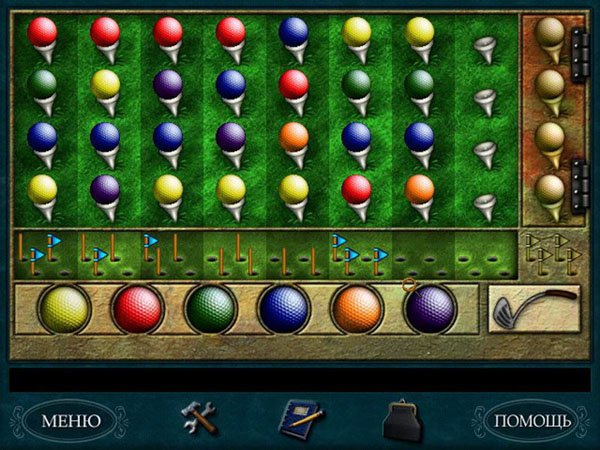Choose the orange golf ball from the palette
This screenshot has width=600, height=450.
pos(357,309)
